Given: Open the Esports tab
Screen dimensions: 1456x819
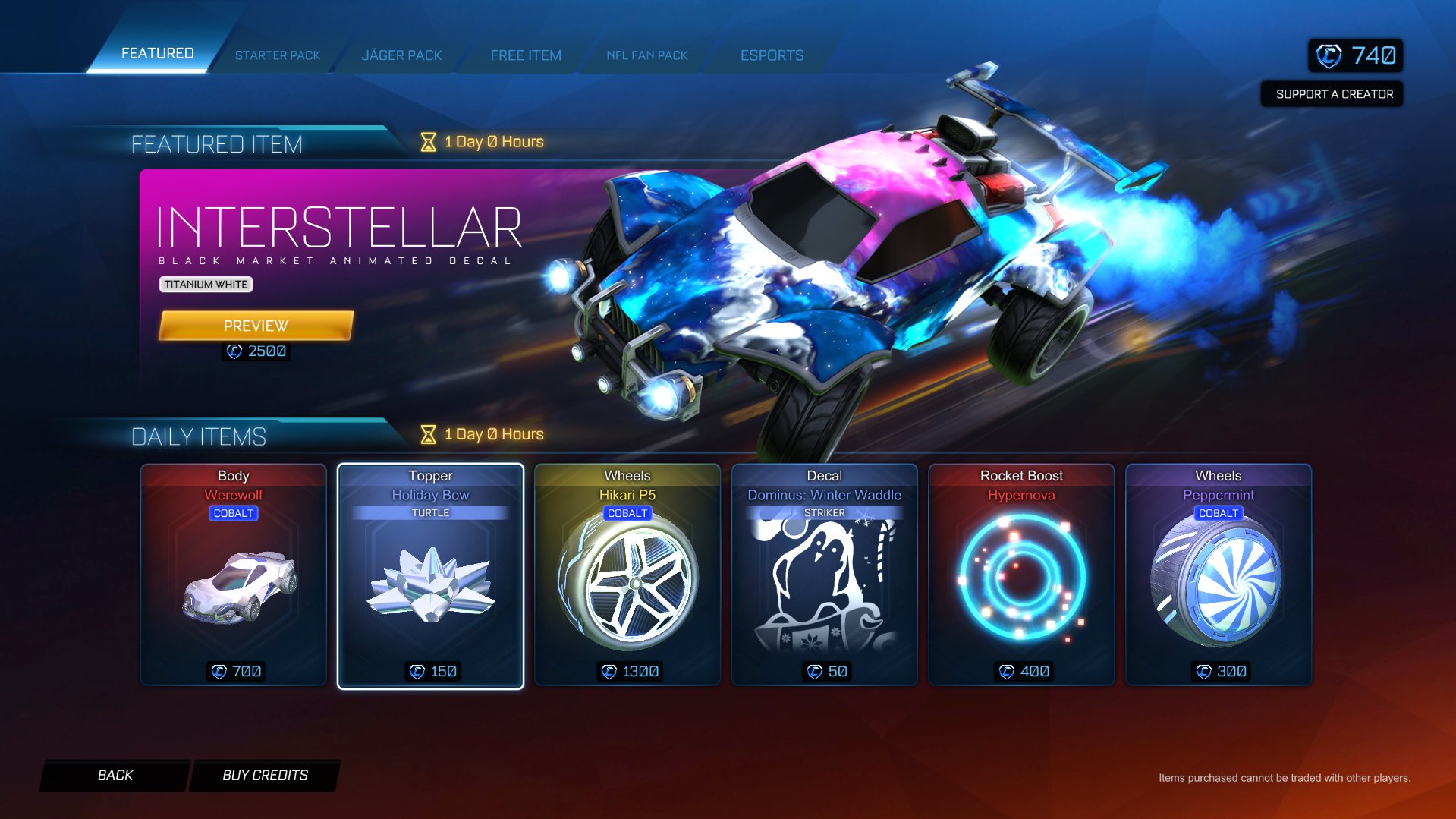Looking at the screenshot, I should (772, 55).
